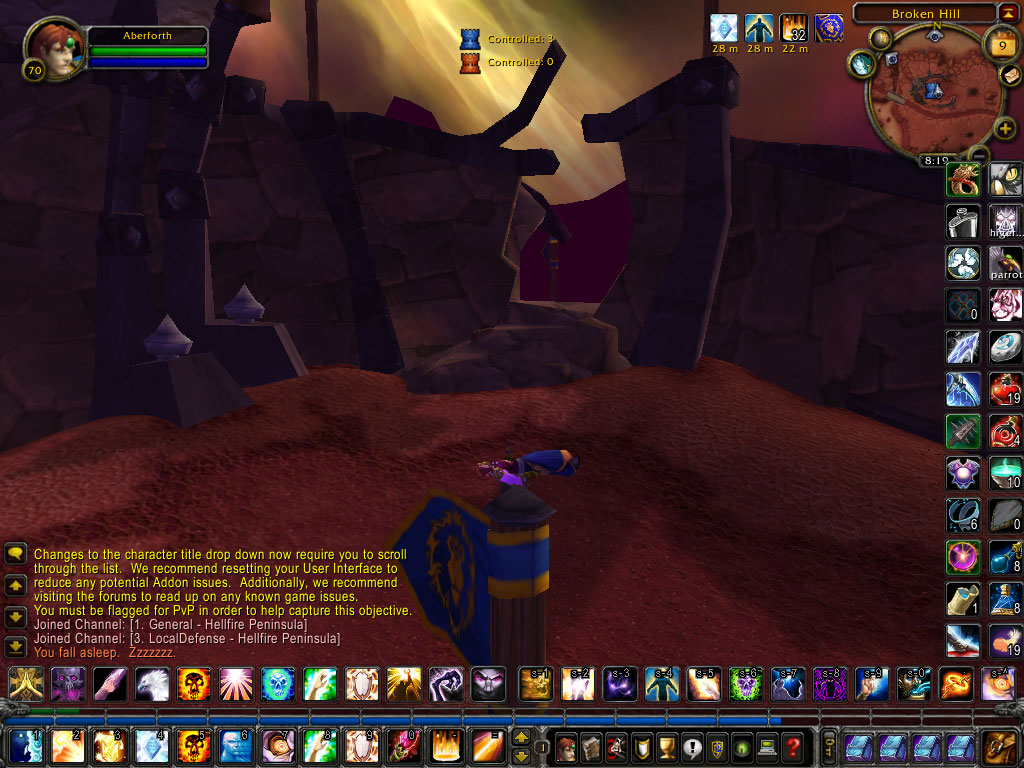1024x768 pixels.
Task: Open the character info micro button
Action: [566, 746]
